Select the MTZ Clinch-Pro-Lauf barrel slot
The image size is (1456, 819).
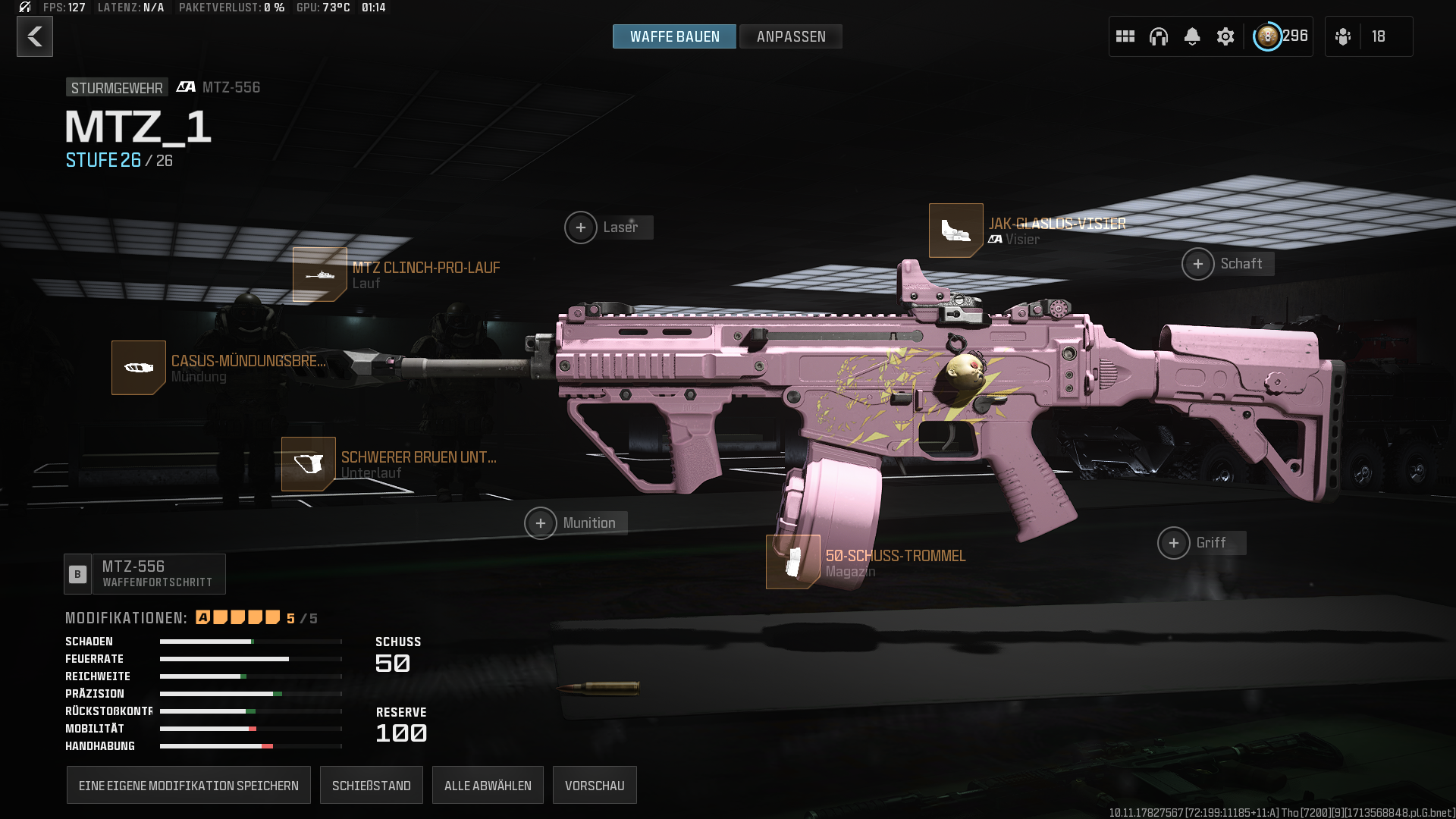tap(320, 275)
